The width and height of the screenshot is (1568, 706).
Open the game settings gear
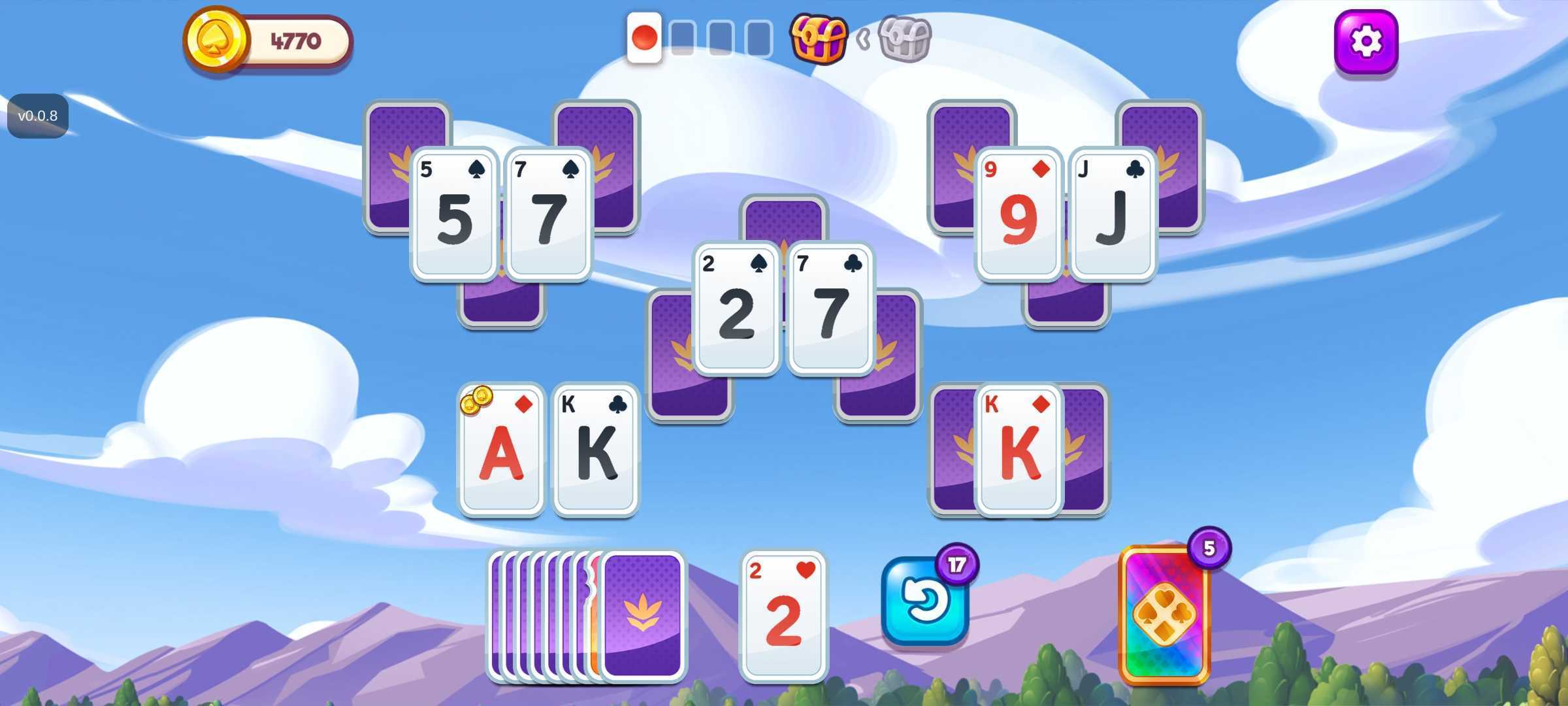click(x=1367, y=41)
